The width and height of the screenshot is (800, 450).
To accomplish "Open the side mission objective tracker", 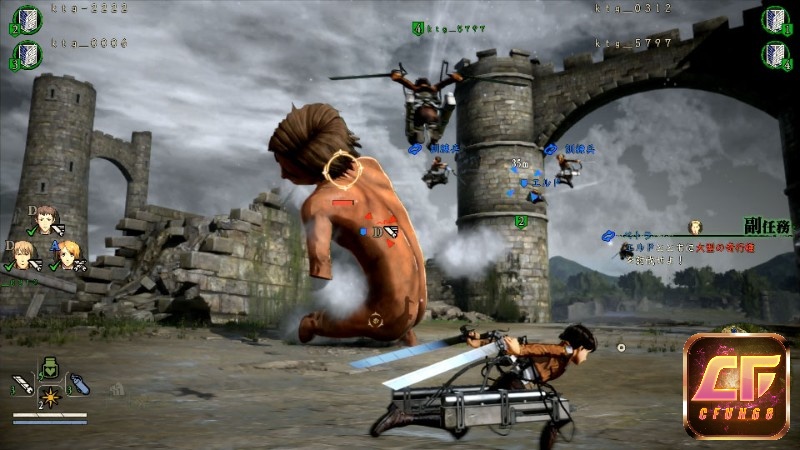I will pyautogui.click(x=766, y=228).
